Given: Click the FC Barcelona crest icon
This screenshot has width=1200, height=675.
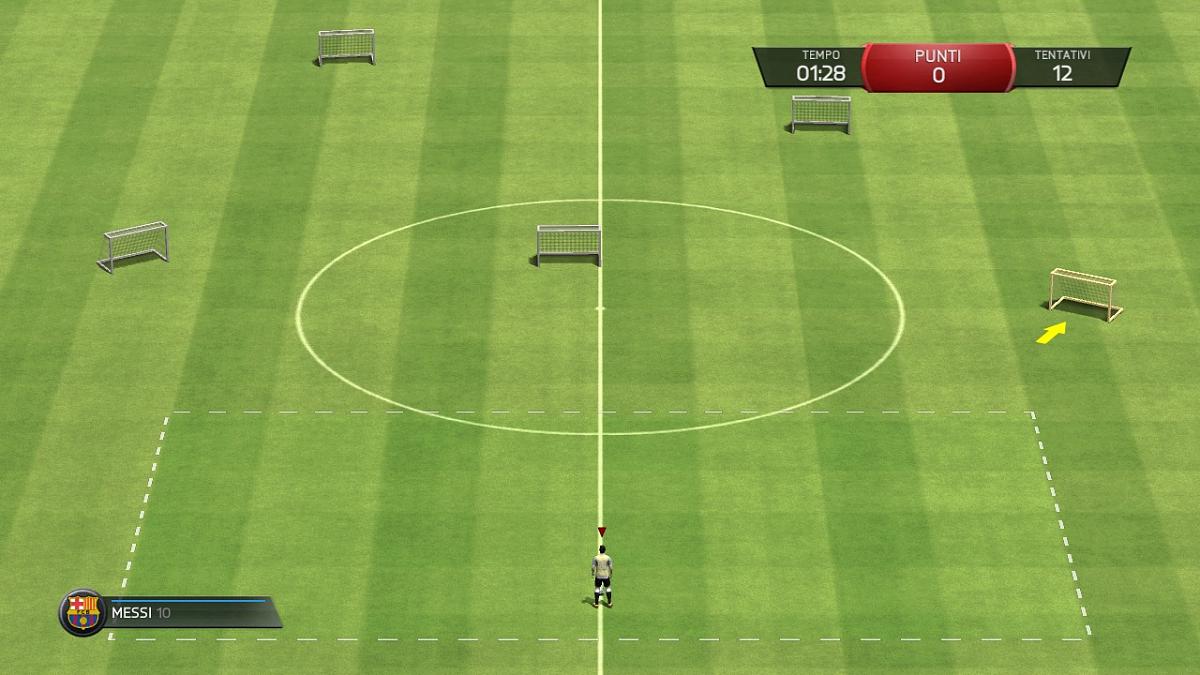Looking at the screenshot, I should click(83, 612).
